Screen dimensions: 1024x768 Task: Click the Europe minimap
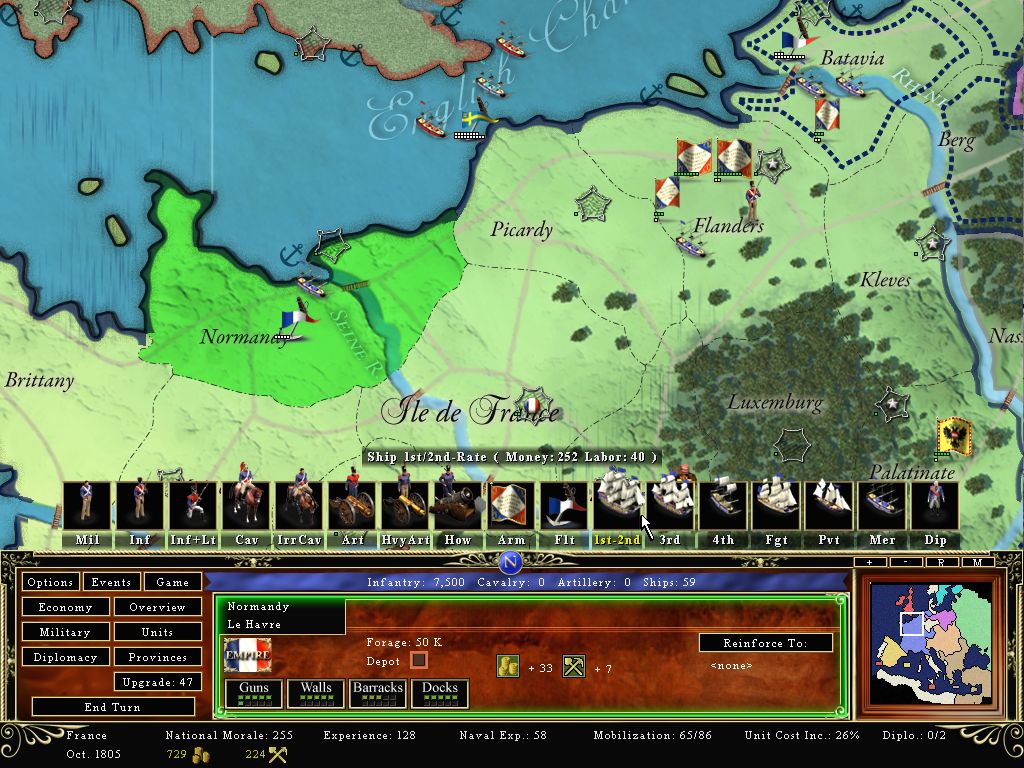(x=931, y=645)
